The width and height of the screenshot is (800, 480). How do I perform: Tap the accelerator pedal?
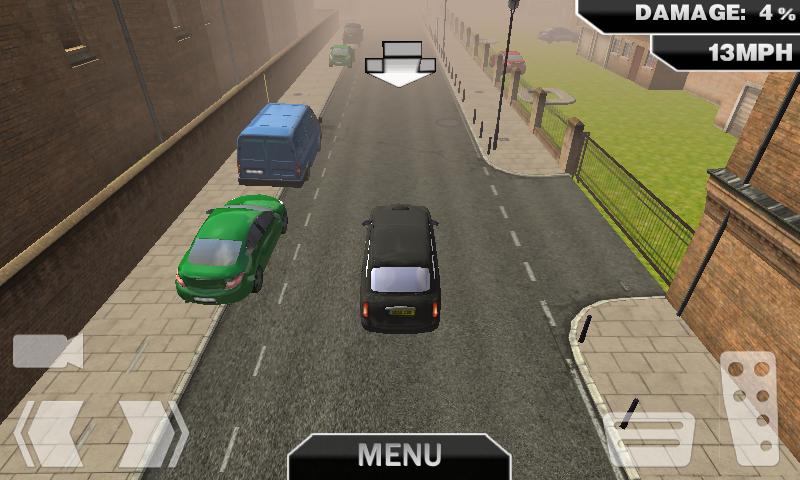[749, 406]
